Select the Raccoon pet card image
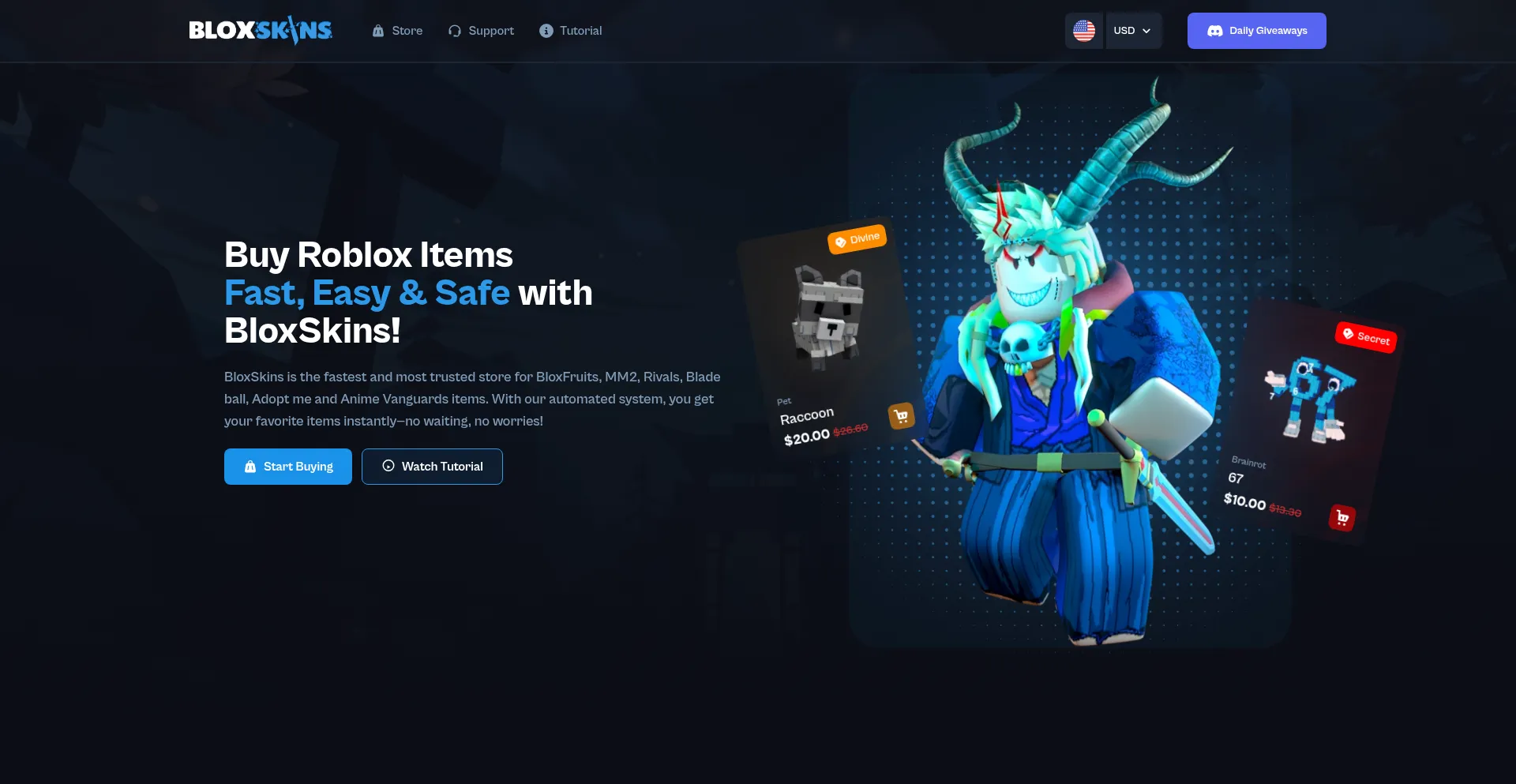Viewport: 1516px width, 784px height. (827, 317)
